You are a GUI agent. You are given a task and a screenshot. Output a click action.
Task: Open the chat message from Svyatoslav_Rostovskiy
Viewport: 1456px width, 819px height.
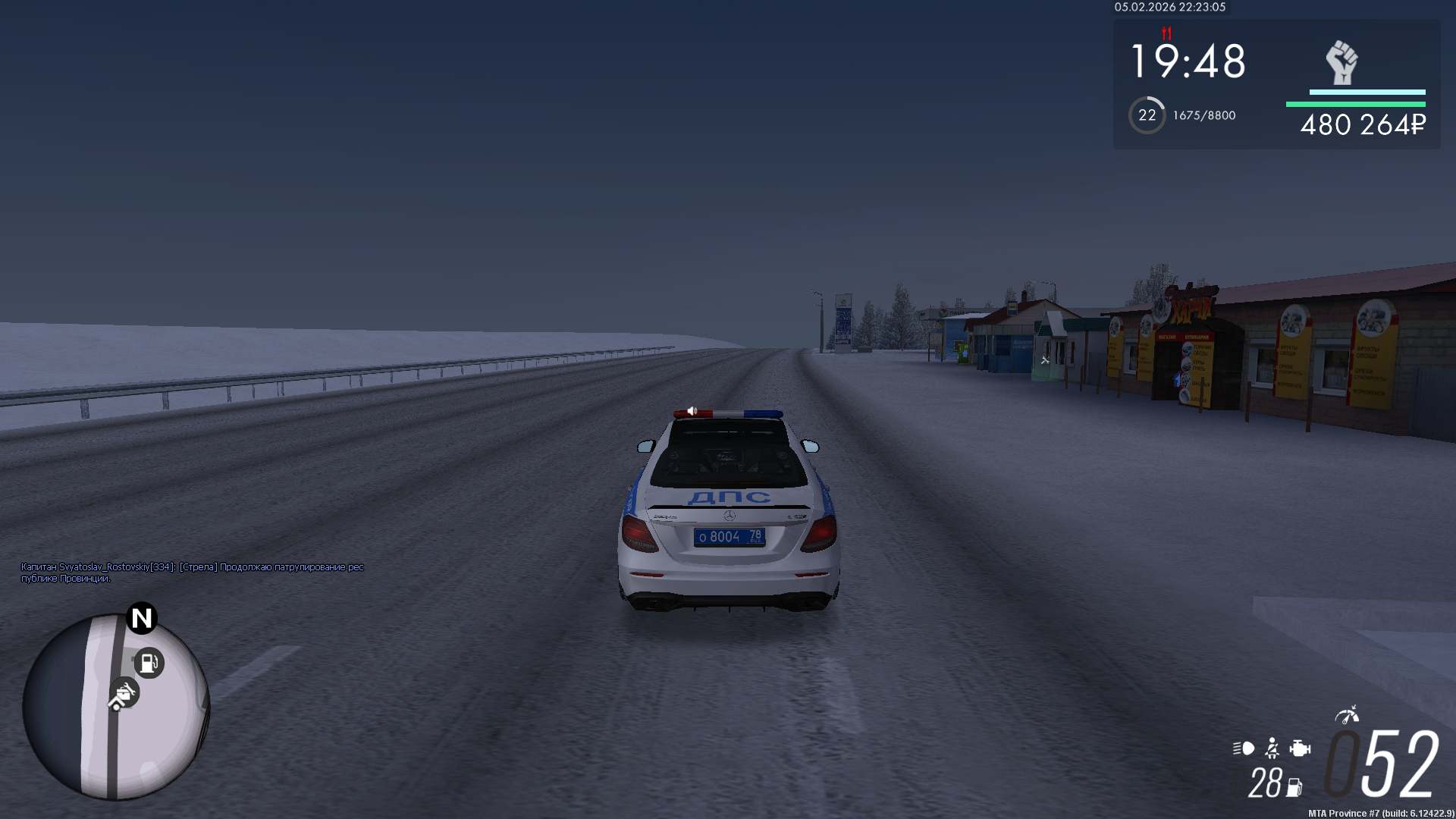(x=193, y=573)
